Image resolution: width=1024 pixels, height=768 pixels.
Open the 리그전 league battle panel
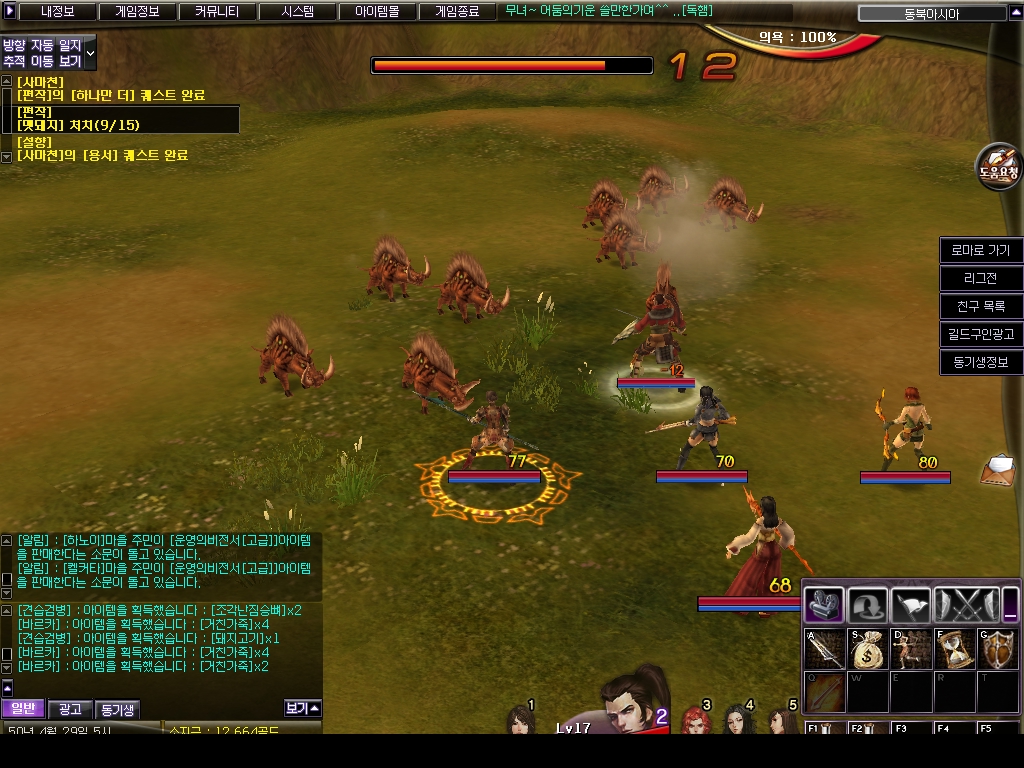click(x=981, y=278)
